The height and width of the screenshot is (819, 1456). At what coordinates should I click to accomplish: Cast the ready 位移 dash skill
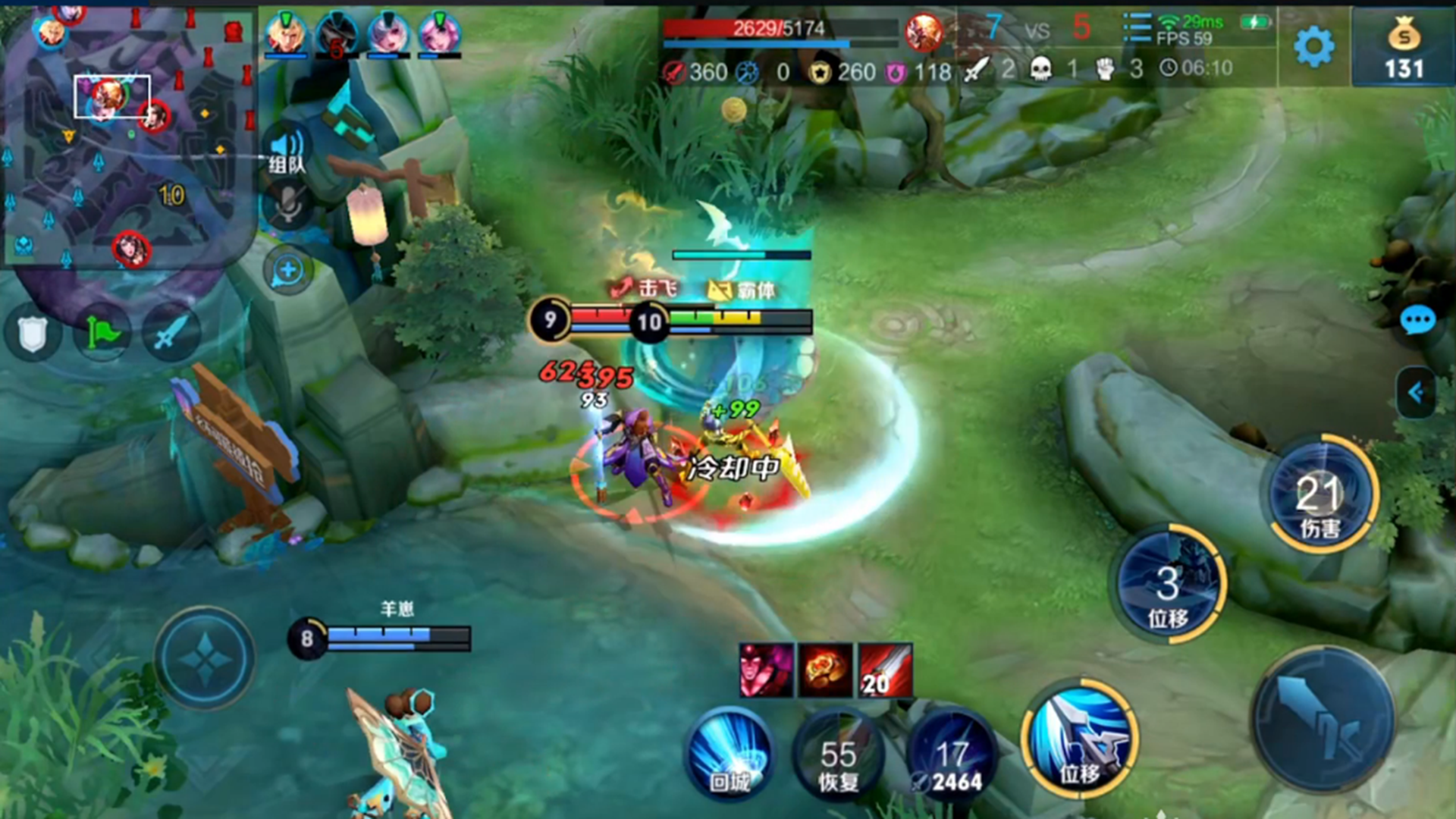coord(1079,739)
